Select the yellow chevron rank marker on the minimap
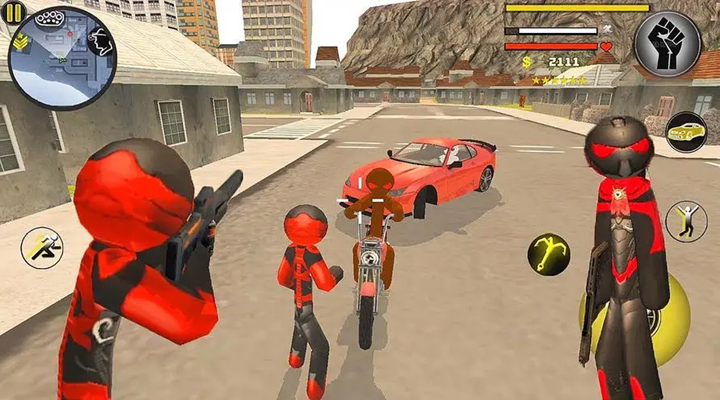Image resolution: width=720 pixels, height=400 pixels. pyautogui.click(x=21, y=42)
